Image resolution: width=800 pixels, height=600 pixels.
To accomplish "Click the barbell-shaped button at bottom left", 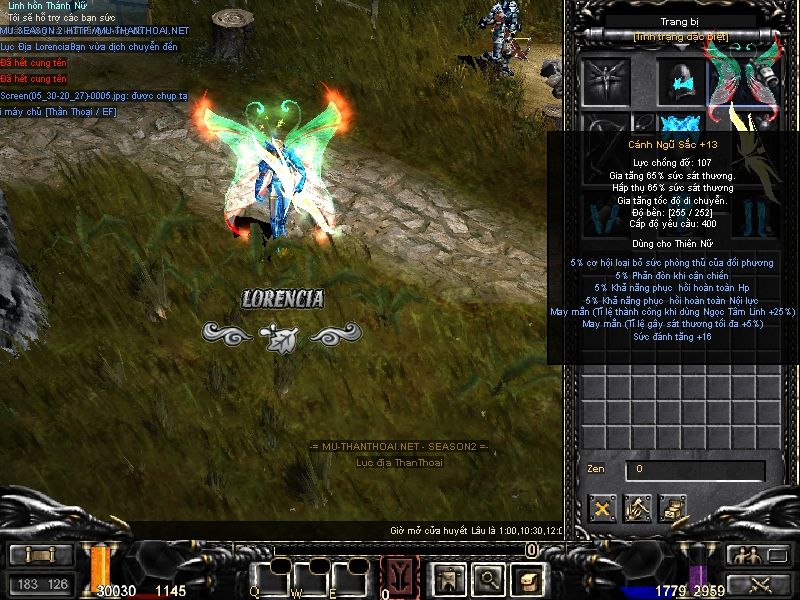I will click(x=41, y=555).
